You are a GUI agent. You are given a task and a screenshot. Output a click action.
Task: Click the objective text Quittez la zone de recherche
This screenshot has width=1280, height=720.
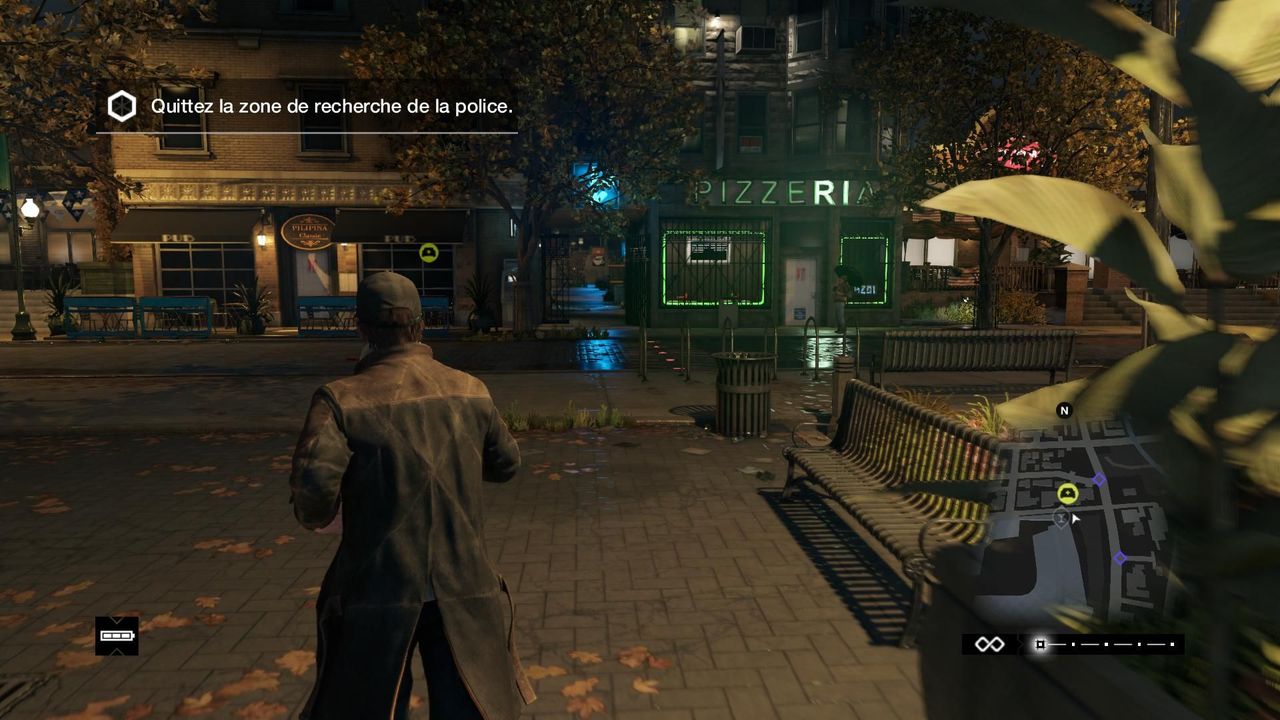coord(330,105)
